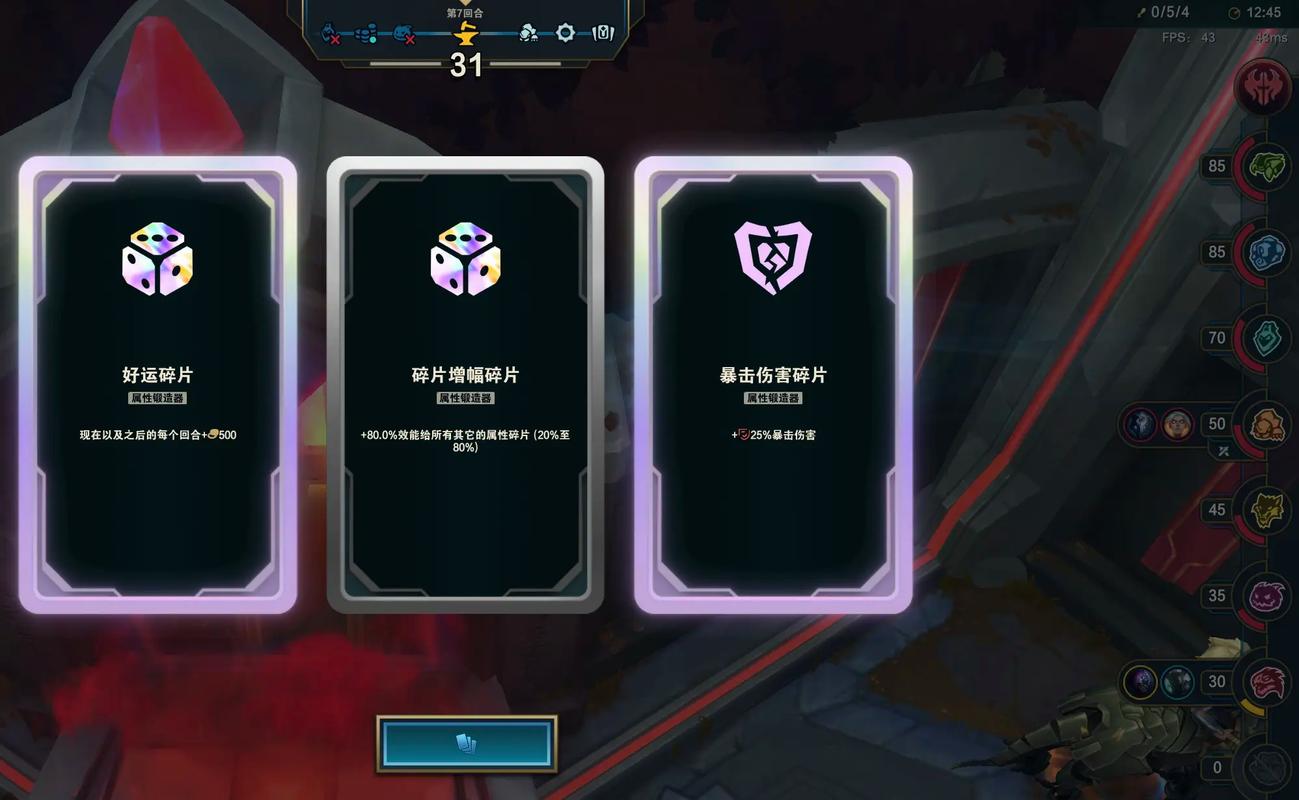Open the settings gear icon on the timeline

coord(566,32)
